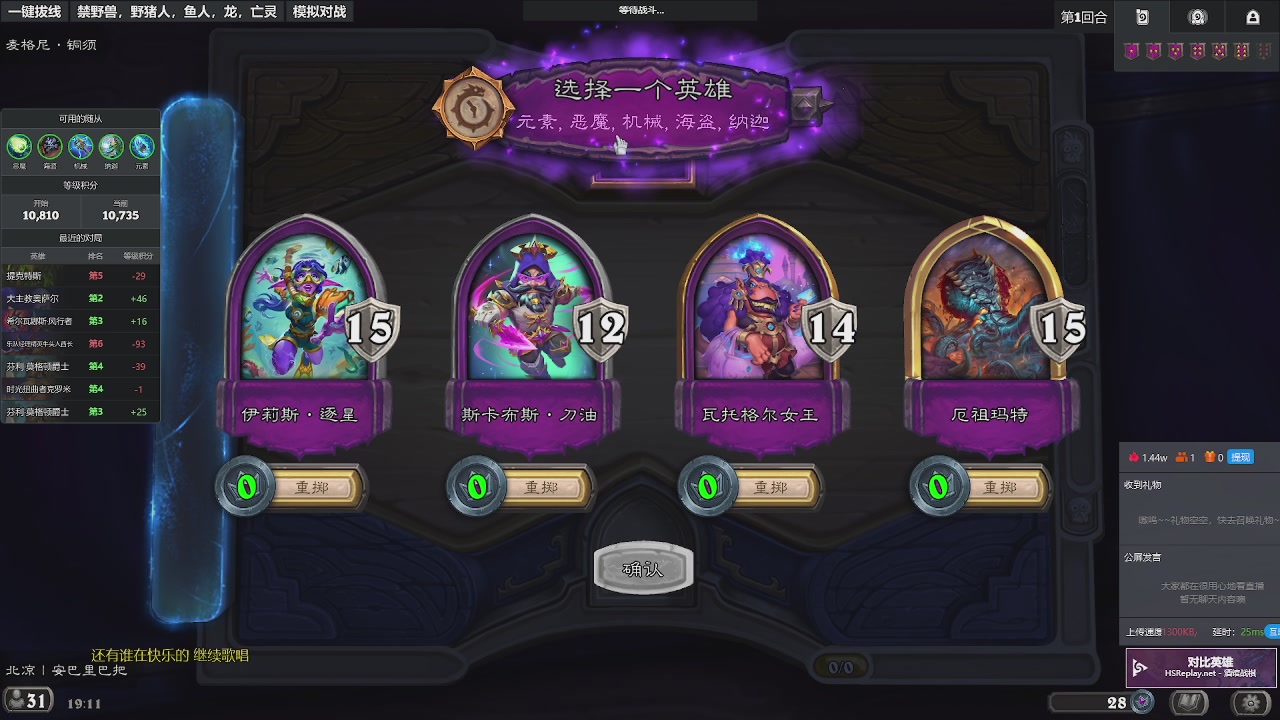Open the HSReplay.net 对比英雄 link
1280x720 pixels.
(x=1200, y=667)
